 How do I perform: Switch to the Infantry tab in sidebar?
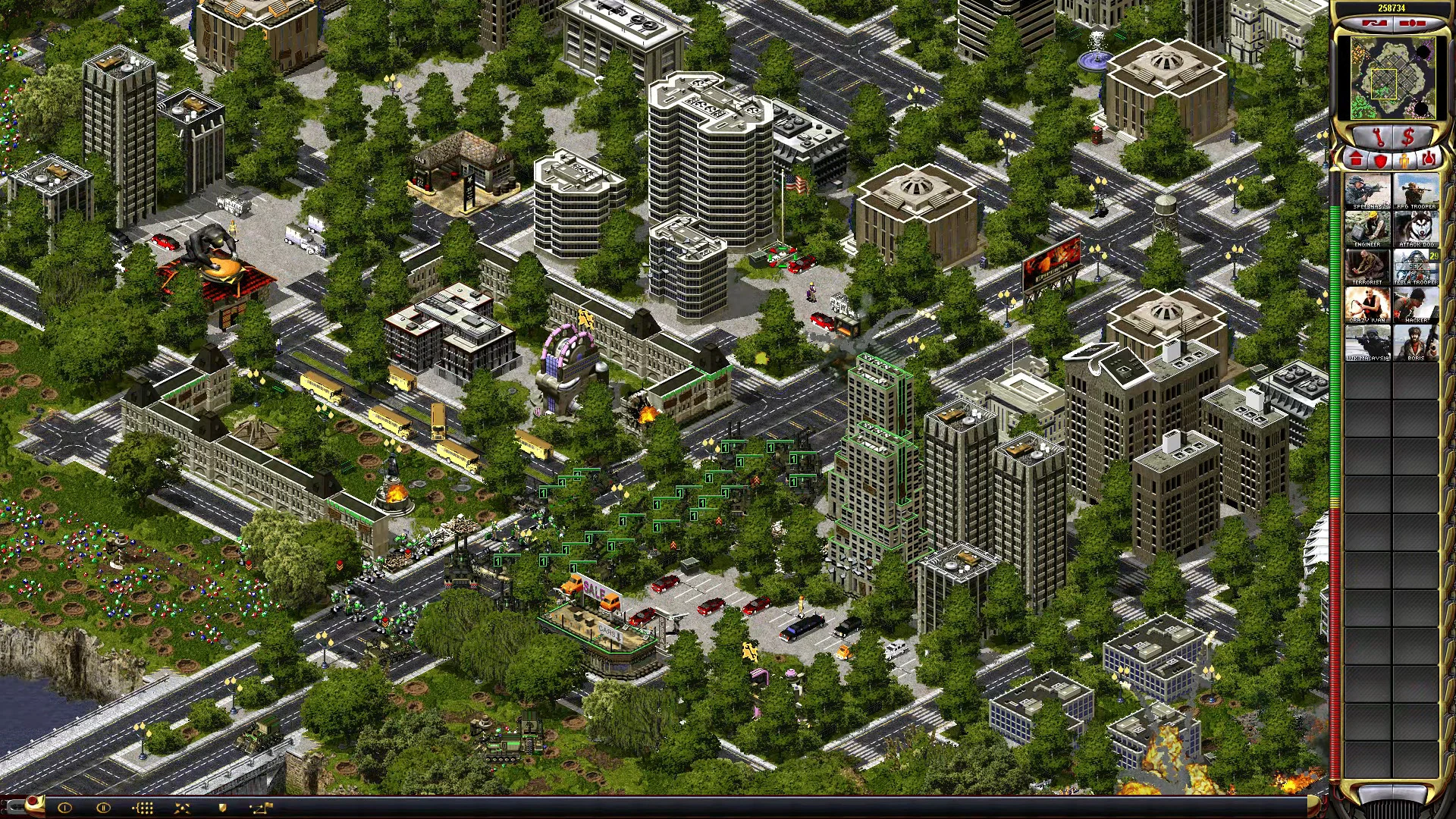coord(1403,162)
